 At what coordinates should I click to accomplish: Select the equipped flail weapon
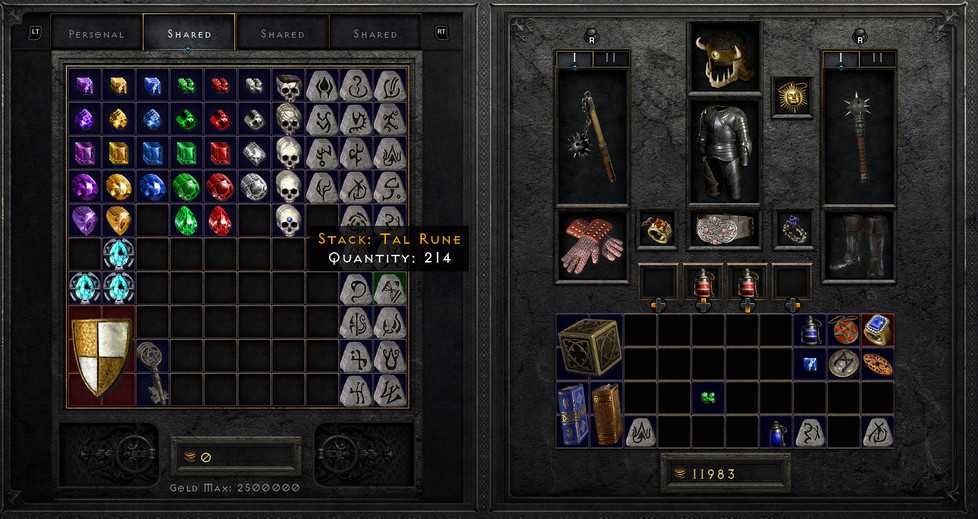coord(591,136)
